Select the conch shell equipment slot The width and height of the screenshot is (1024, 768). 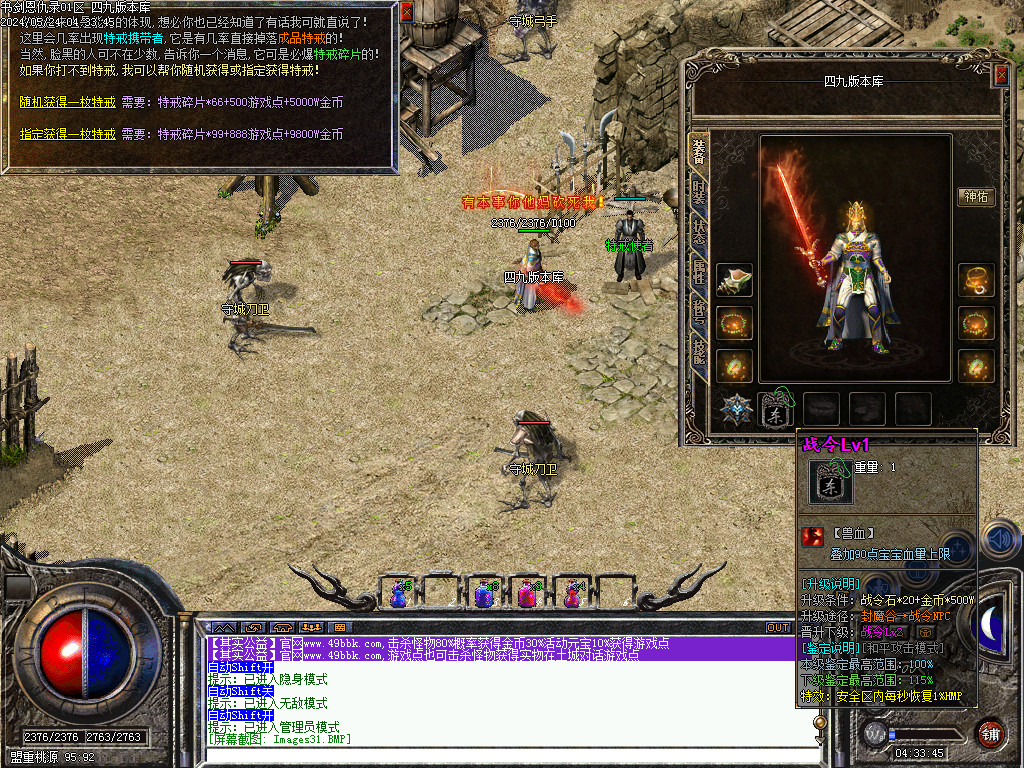[735, 281]
